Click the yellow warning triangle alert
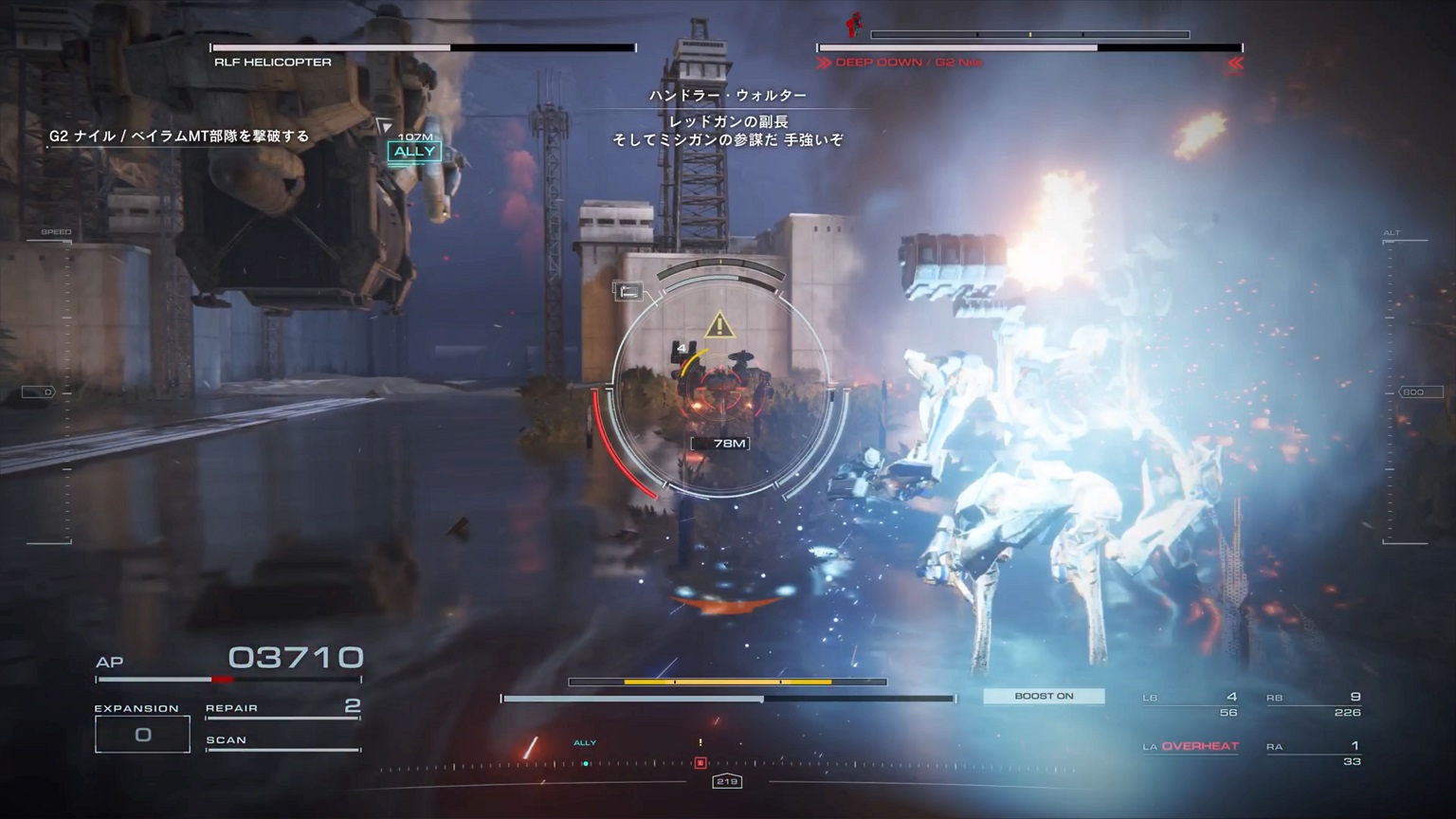This screenshot has width=1456, height=819. click(x=719, y=326)
